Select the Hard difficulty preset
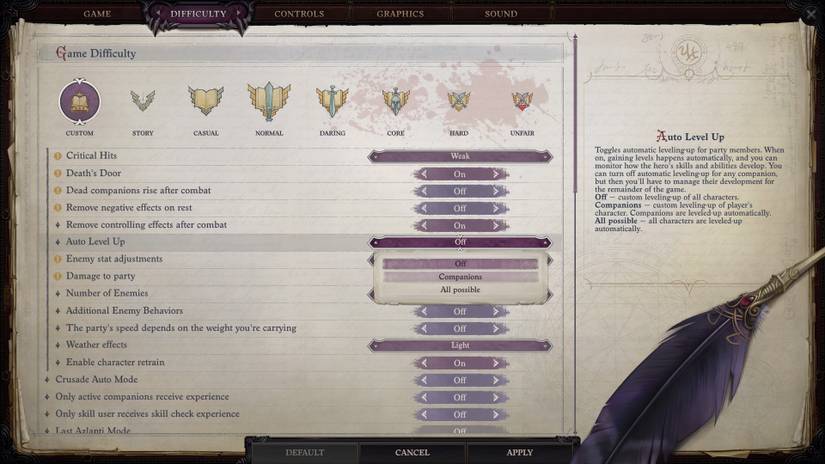 click(459, 102)
